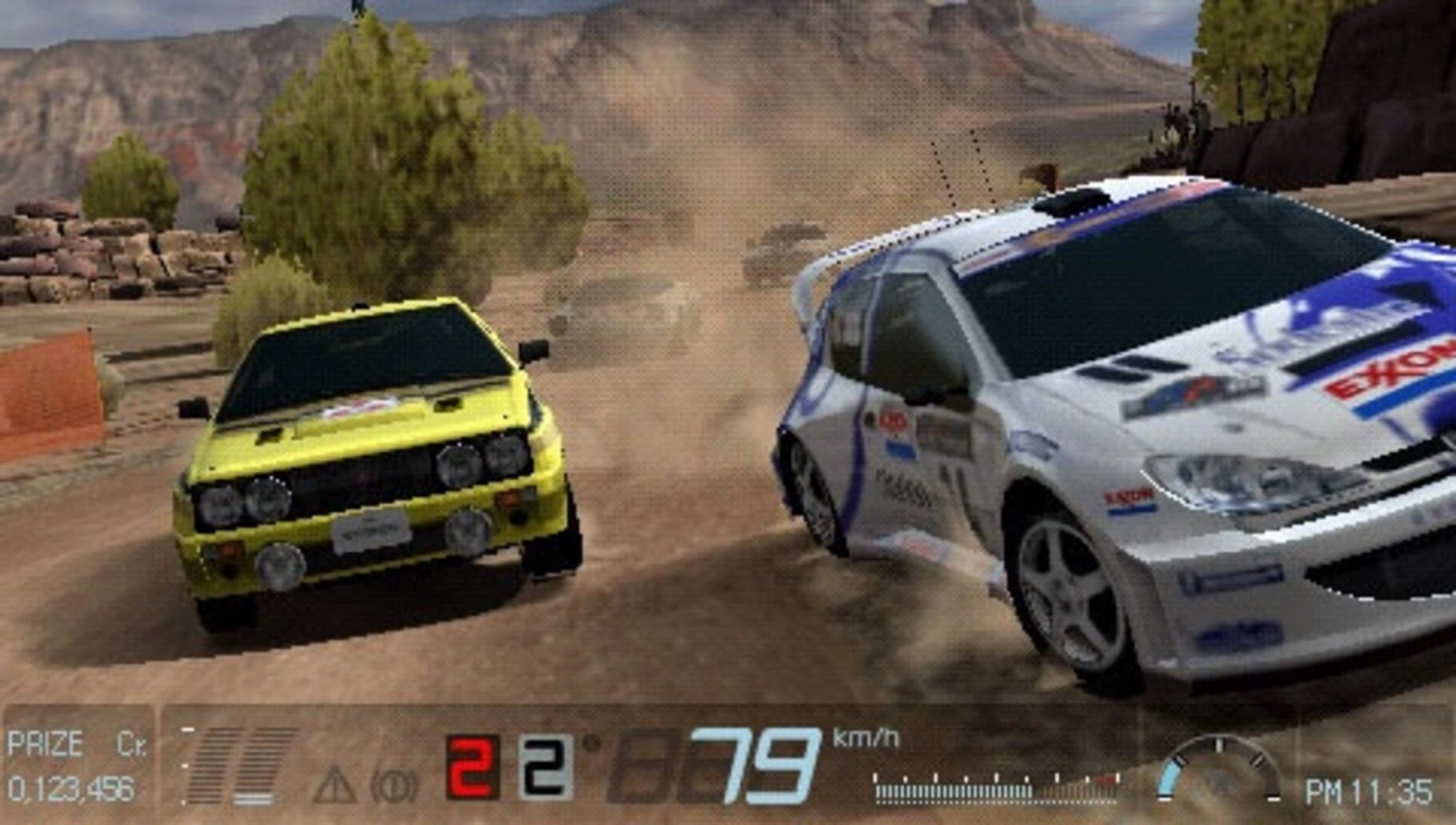The width and height of the screenshot is (1456, 825).
Task: Click the turbo boost gauge dial
Action: click(x=1220, y=771)
